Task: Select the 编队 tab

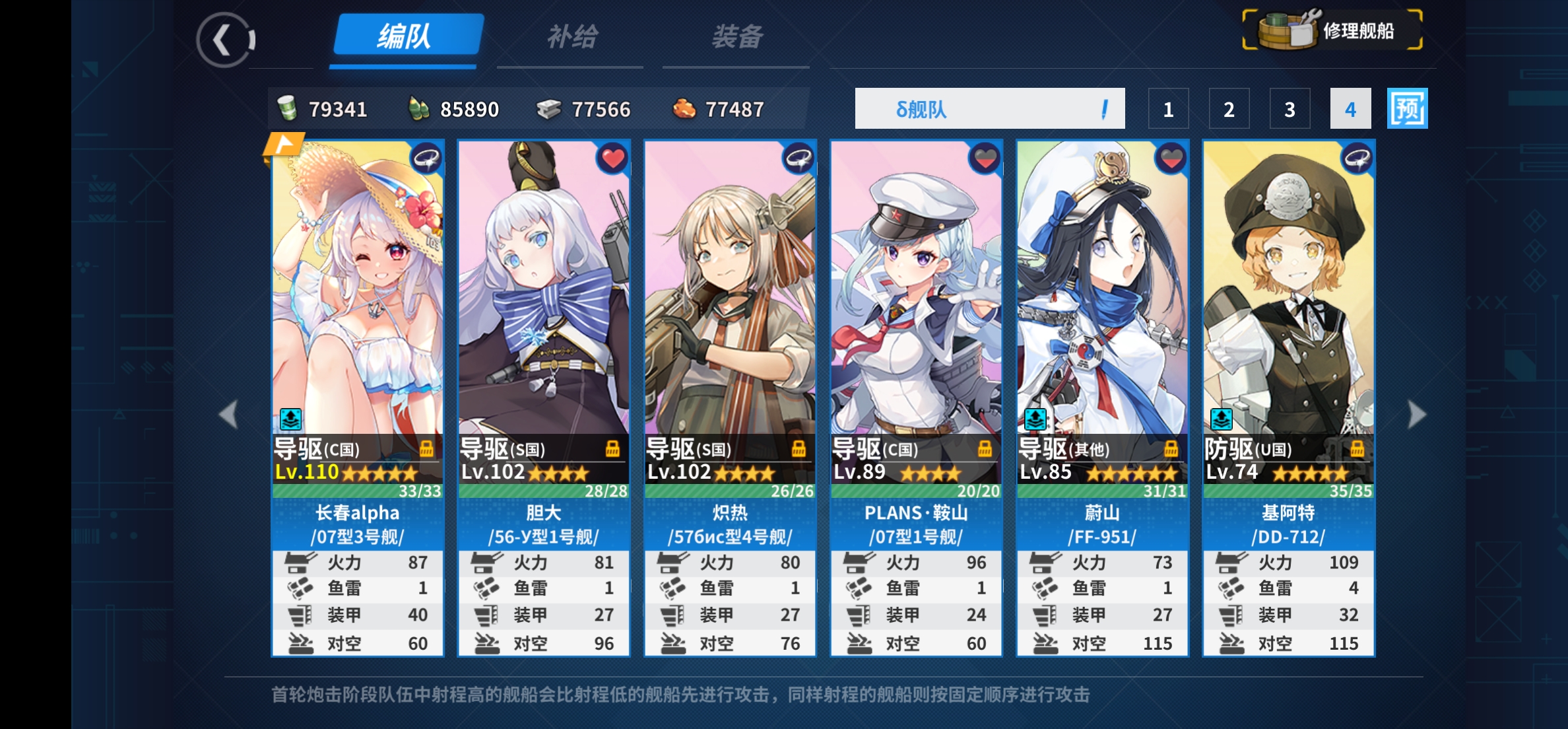Action: [405, 36]
